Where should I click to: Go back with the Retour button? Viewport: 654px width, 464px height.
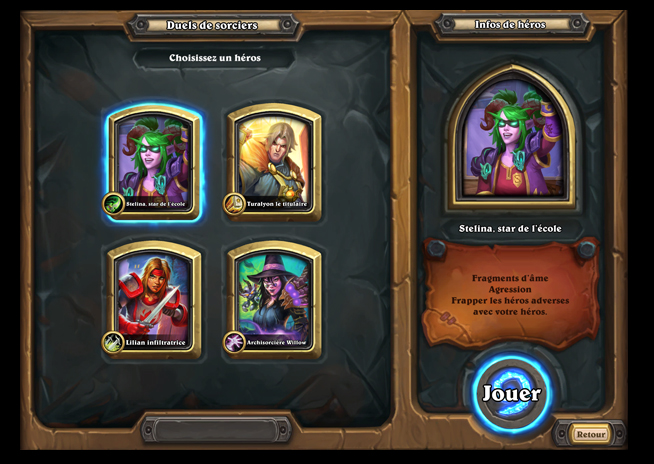click(x=590, y=434)
